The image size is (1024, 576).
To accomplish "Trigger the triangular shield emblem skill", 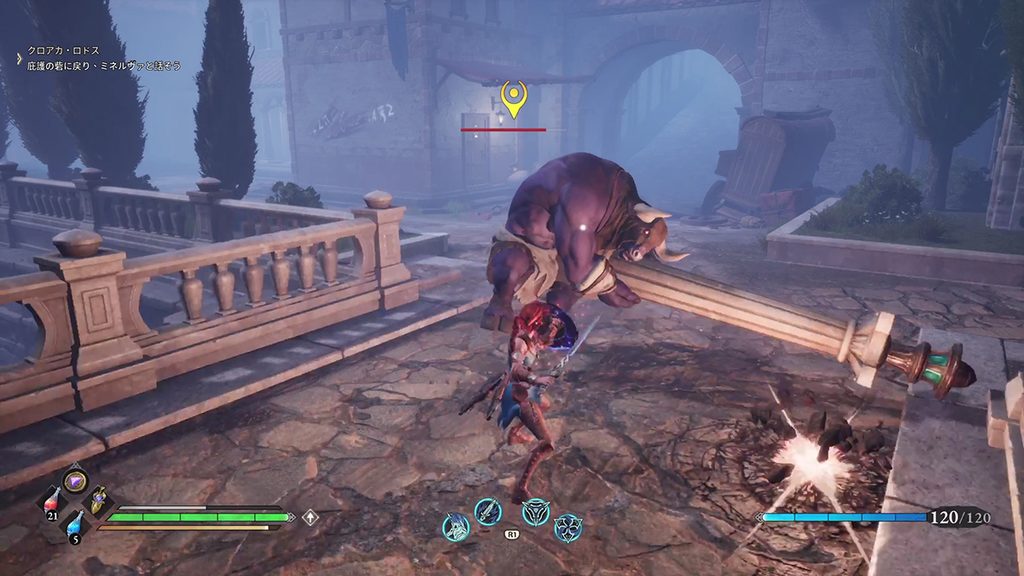I will pyautogui.click(x=536, y=512).
